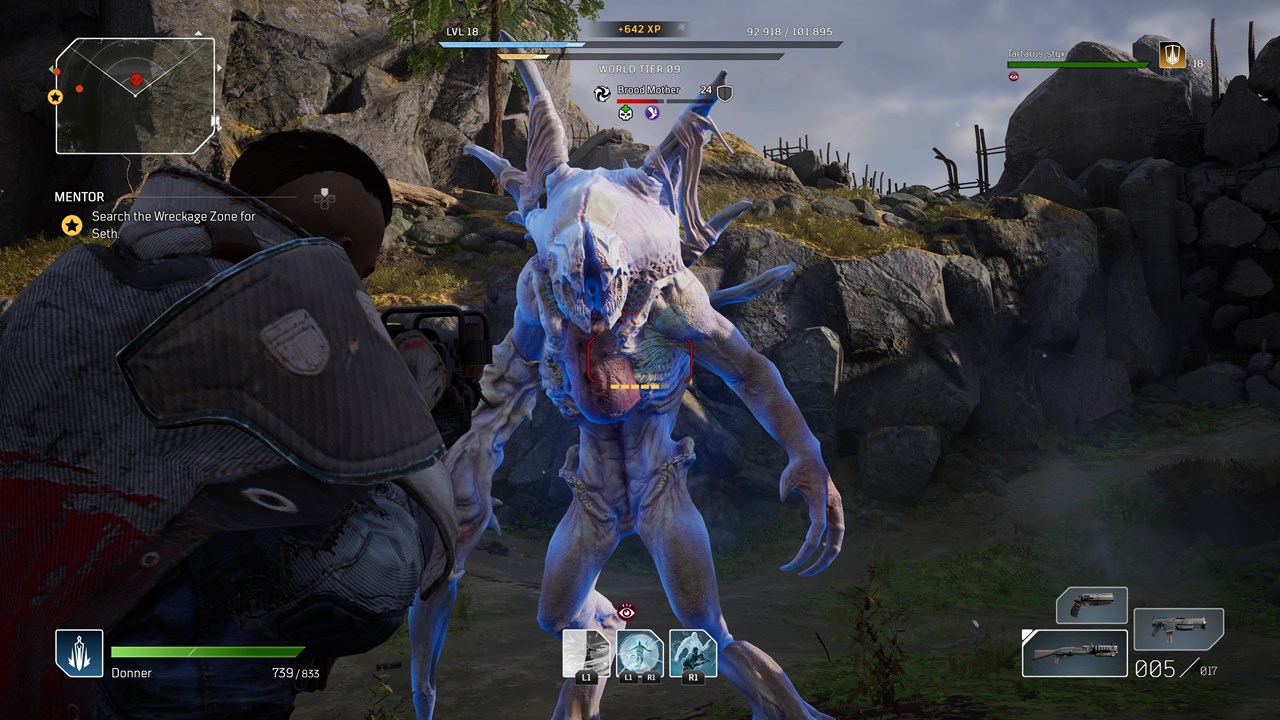Click the swirl elite icon beside Brood Mother

click(x=602, y=93)
